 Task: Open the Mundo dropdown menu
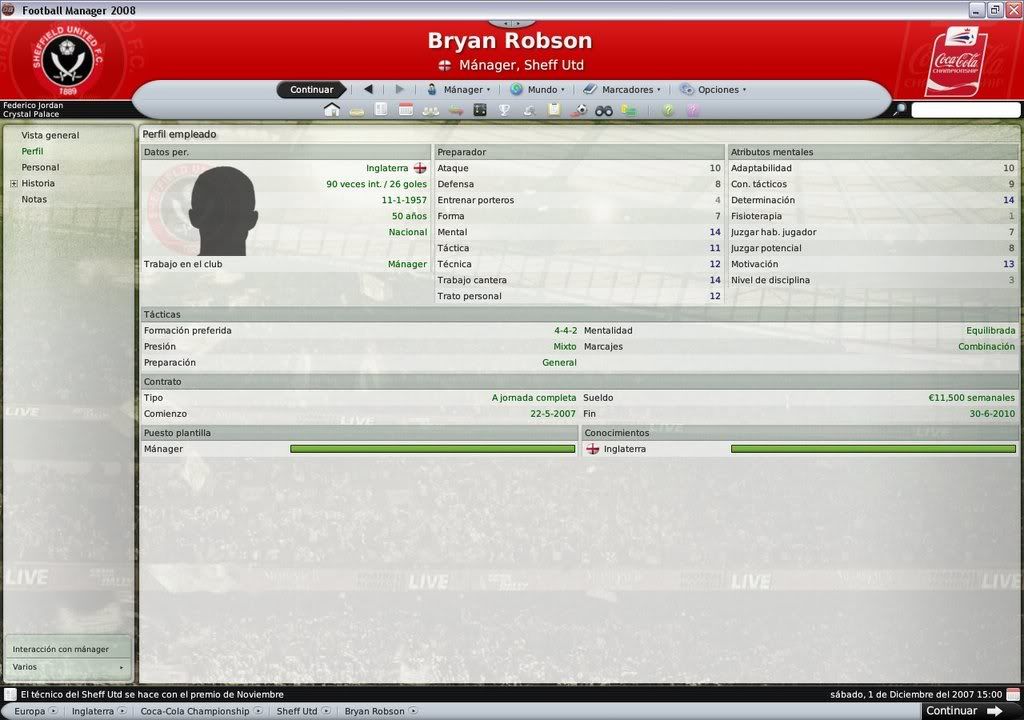coord(535,90)
